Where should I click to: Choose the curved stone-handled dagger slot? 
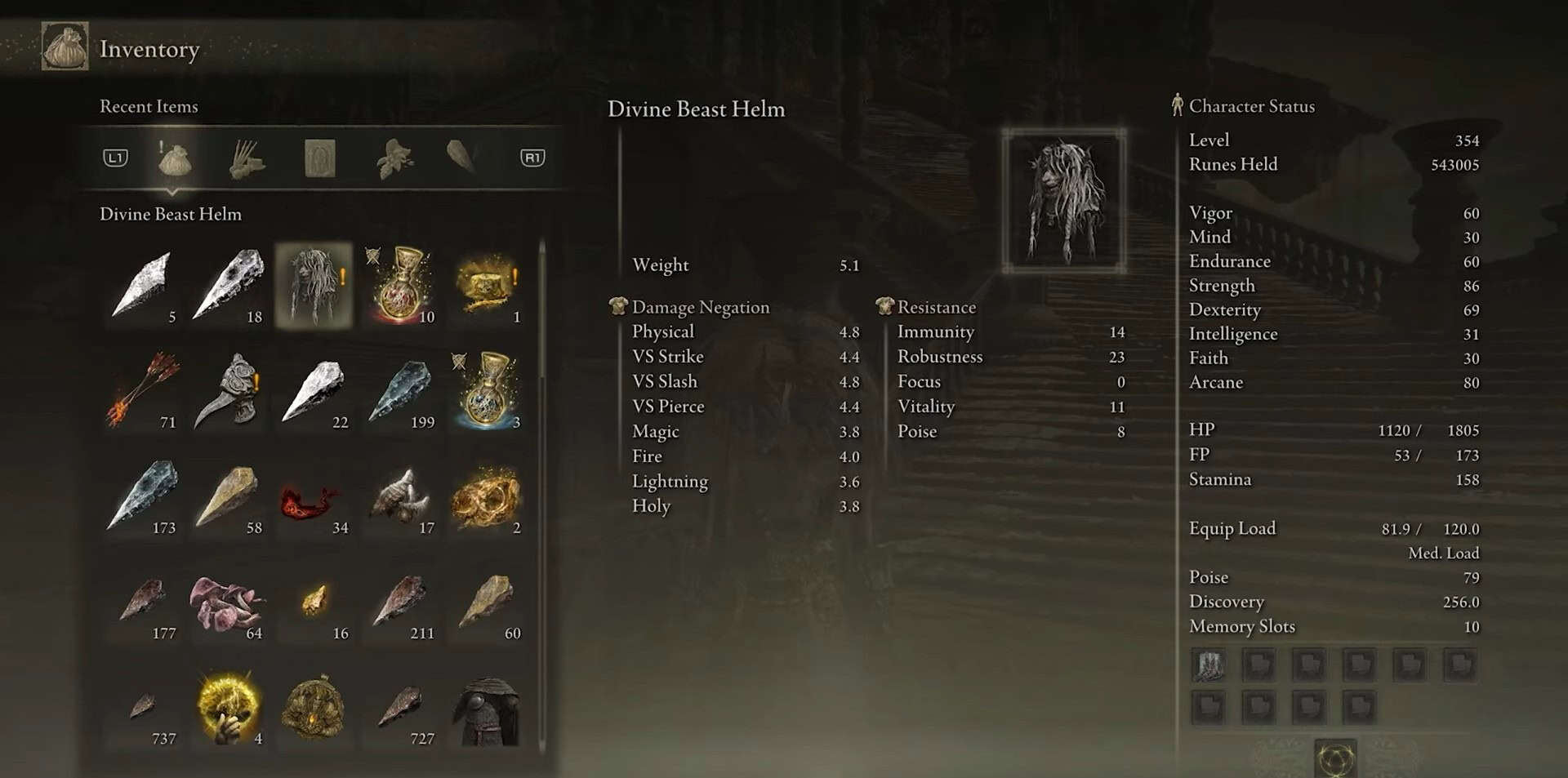230,389
